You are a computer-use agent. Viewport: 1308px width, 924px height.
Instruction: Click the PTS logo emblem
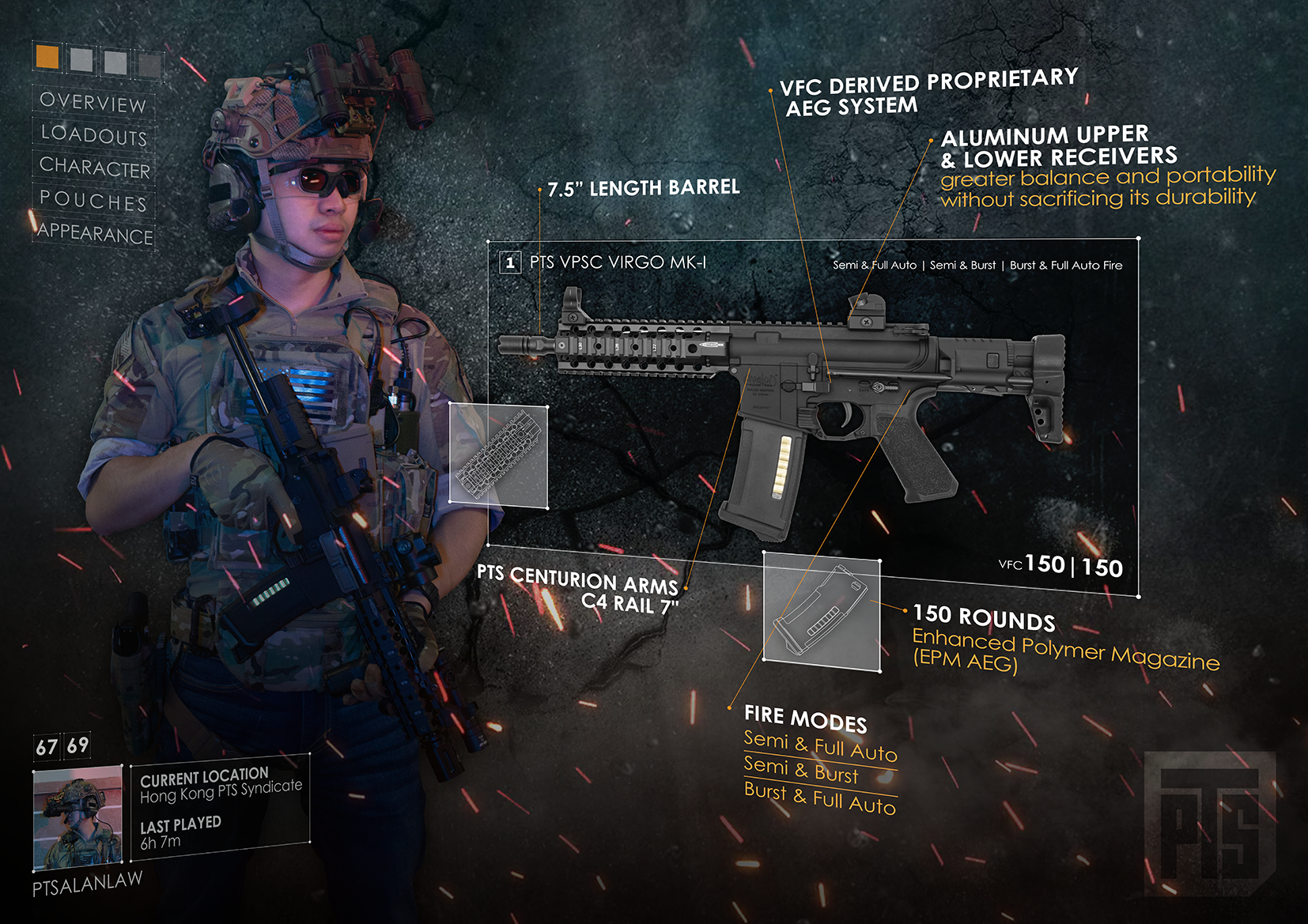tap(1209, 822)
